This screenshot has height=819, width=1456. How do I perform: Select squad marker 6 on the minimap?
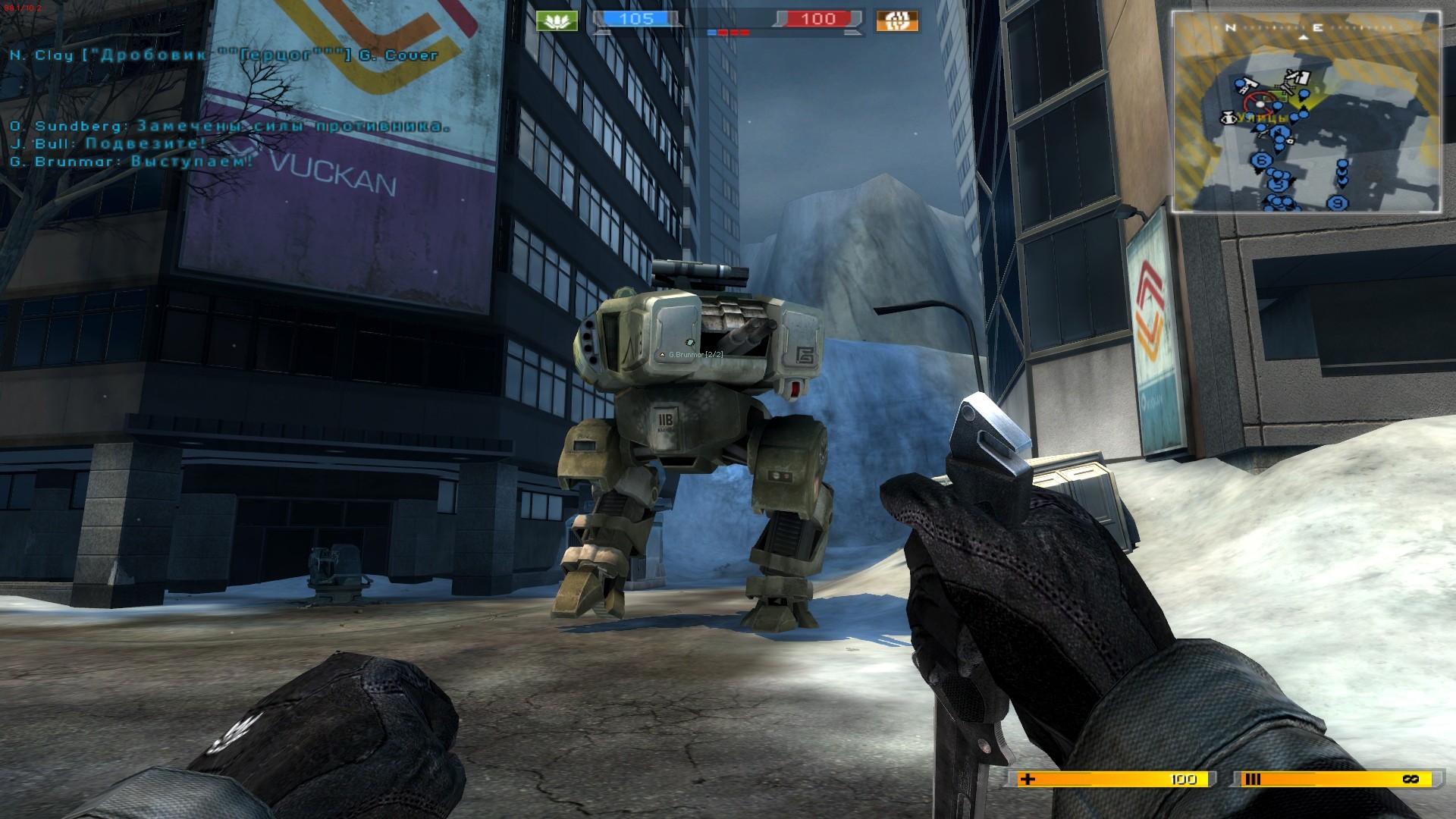1262,161
